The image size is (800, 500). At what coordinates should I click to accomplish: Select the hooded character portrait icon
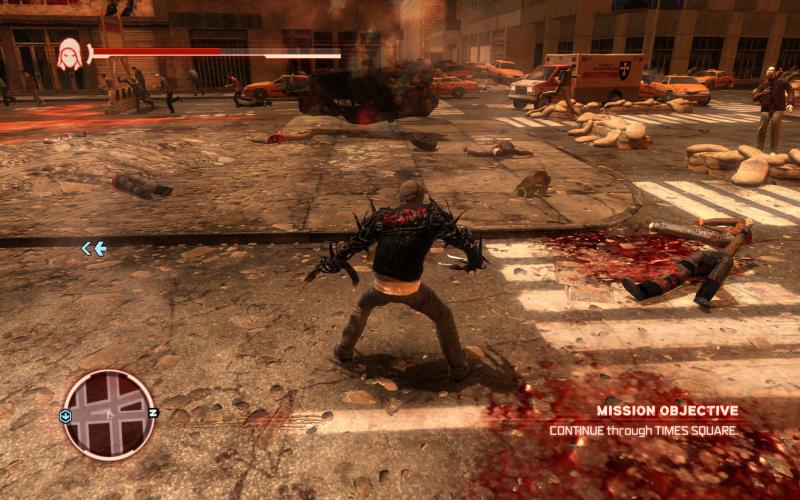pyautogui.click(x=70, y=53)
